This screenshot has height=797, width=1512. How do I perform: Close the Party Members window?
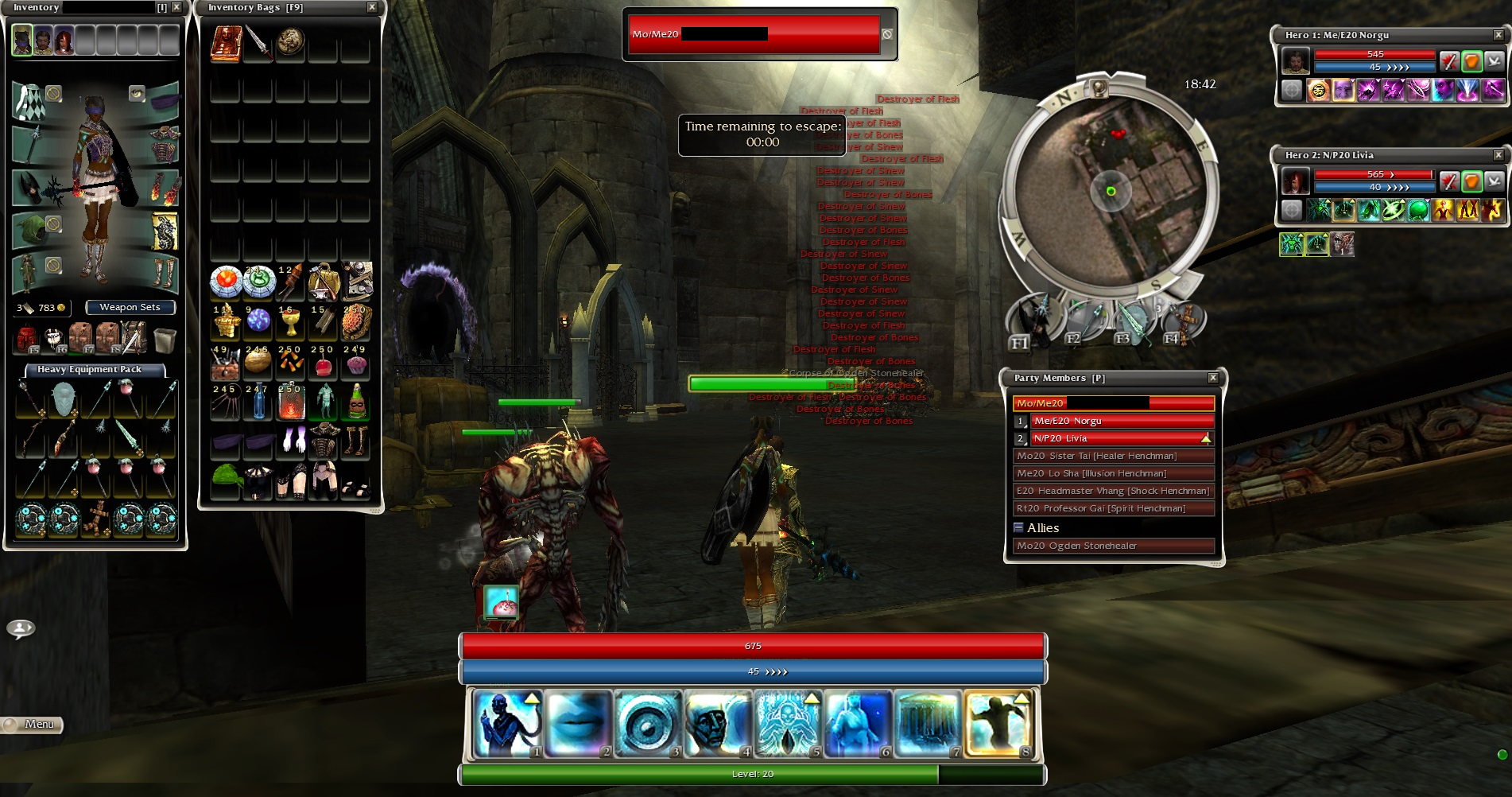[1212, 378]
